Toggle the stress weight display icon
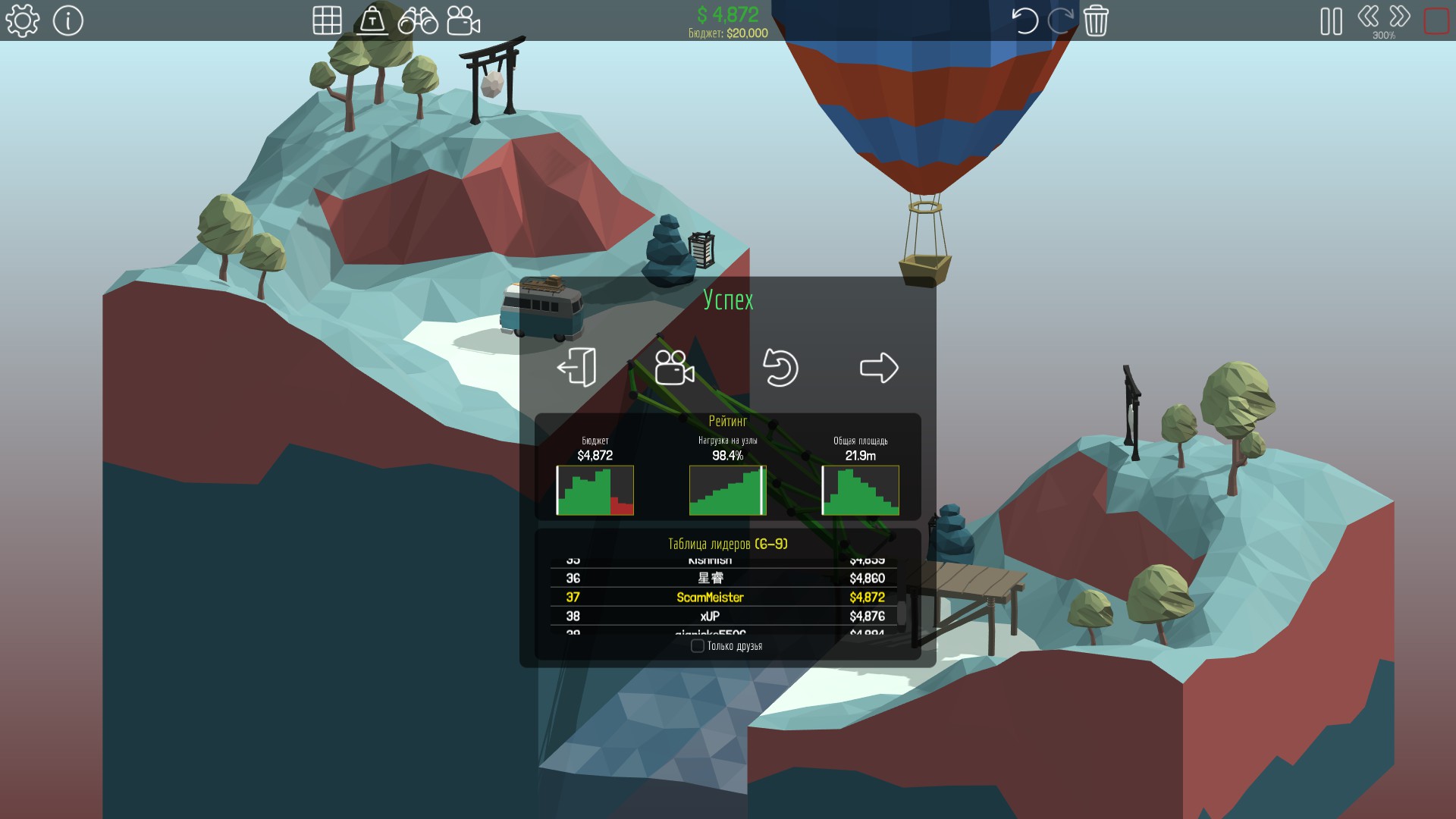The height and width of the screenshot is (819, 1456). [x=372, y=20]
